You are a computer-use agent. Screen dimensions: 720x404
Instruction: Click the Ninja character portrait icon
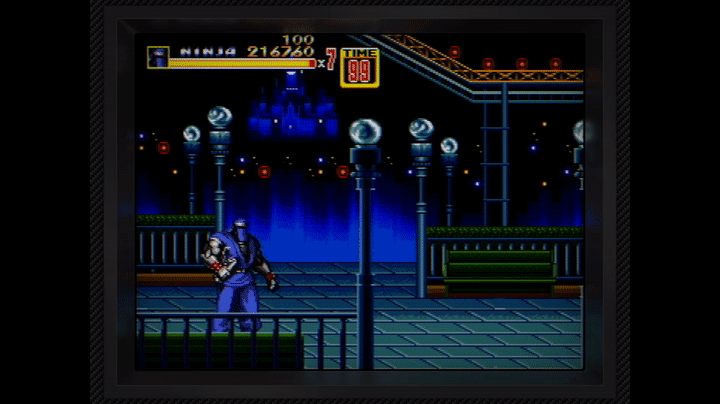point(157,57)
